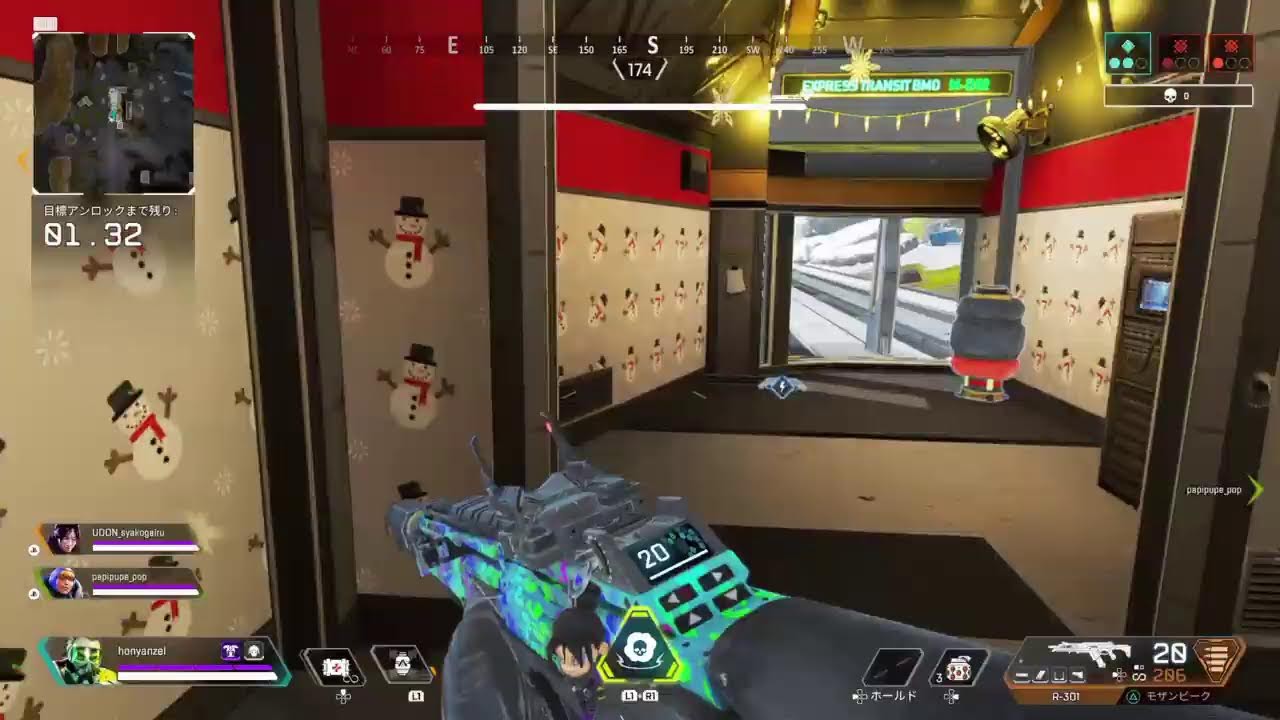Click the compass bearing strip

610,47
